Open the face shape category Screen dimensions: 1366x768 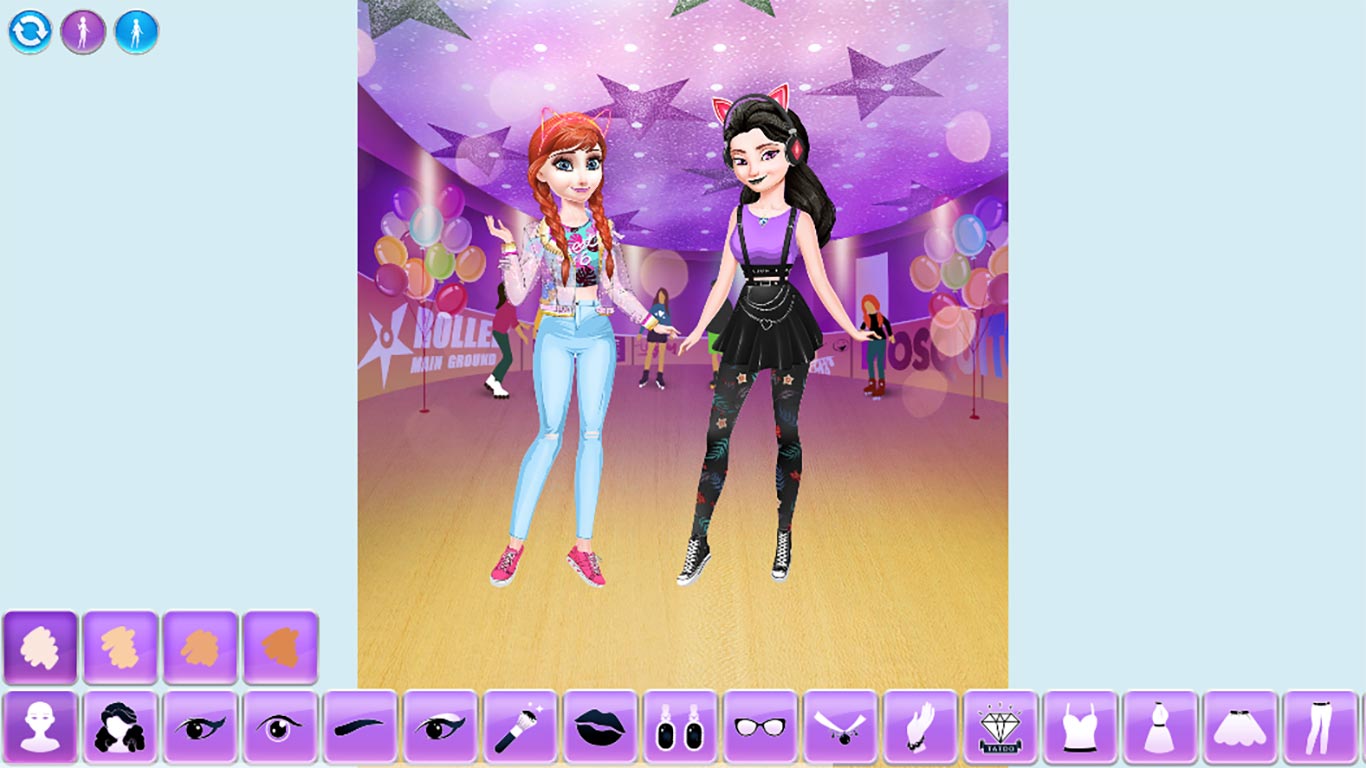(x=40, y=735)
